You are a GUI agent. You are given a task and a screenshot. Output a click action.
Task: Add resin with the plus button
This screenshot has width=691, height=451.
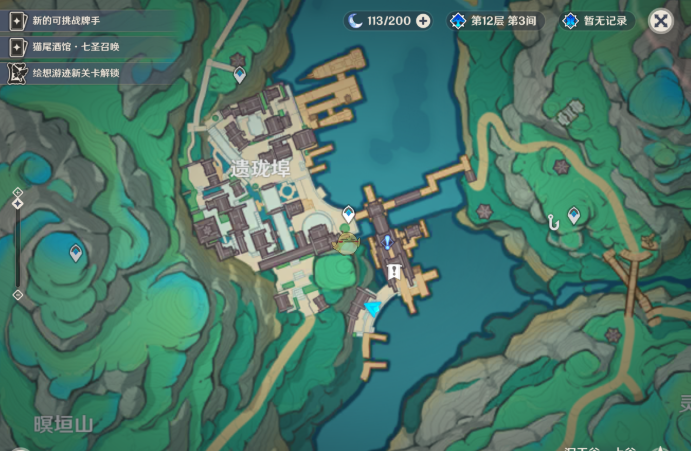[x=423, y=21]
